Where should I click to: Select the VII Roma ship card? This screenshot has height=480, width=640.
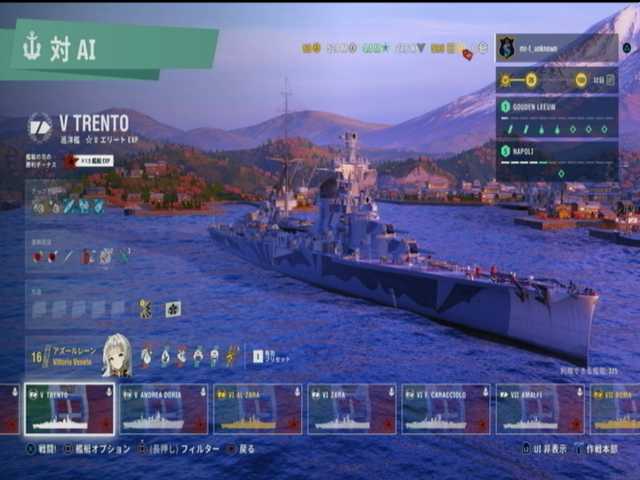[x=617, y=409]
